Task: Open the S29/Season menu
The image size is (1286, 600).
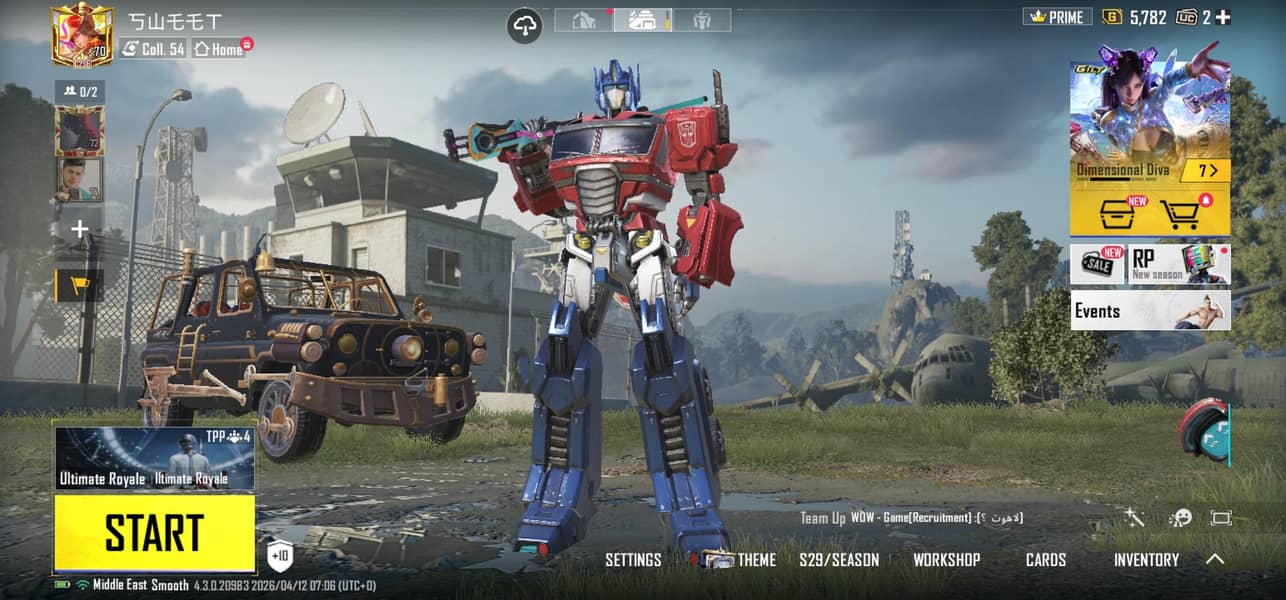Action: pos(839,560)
